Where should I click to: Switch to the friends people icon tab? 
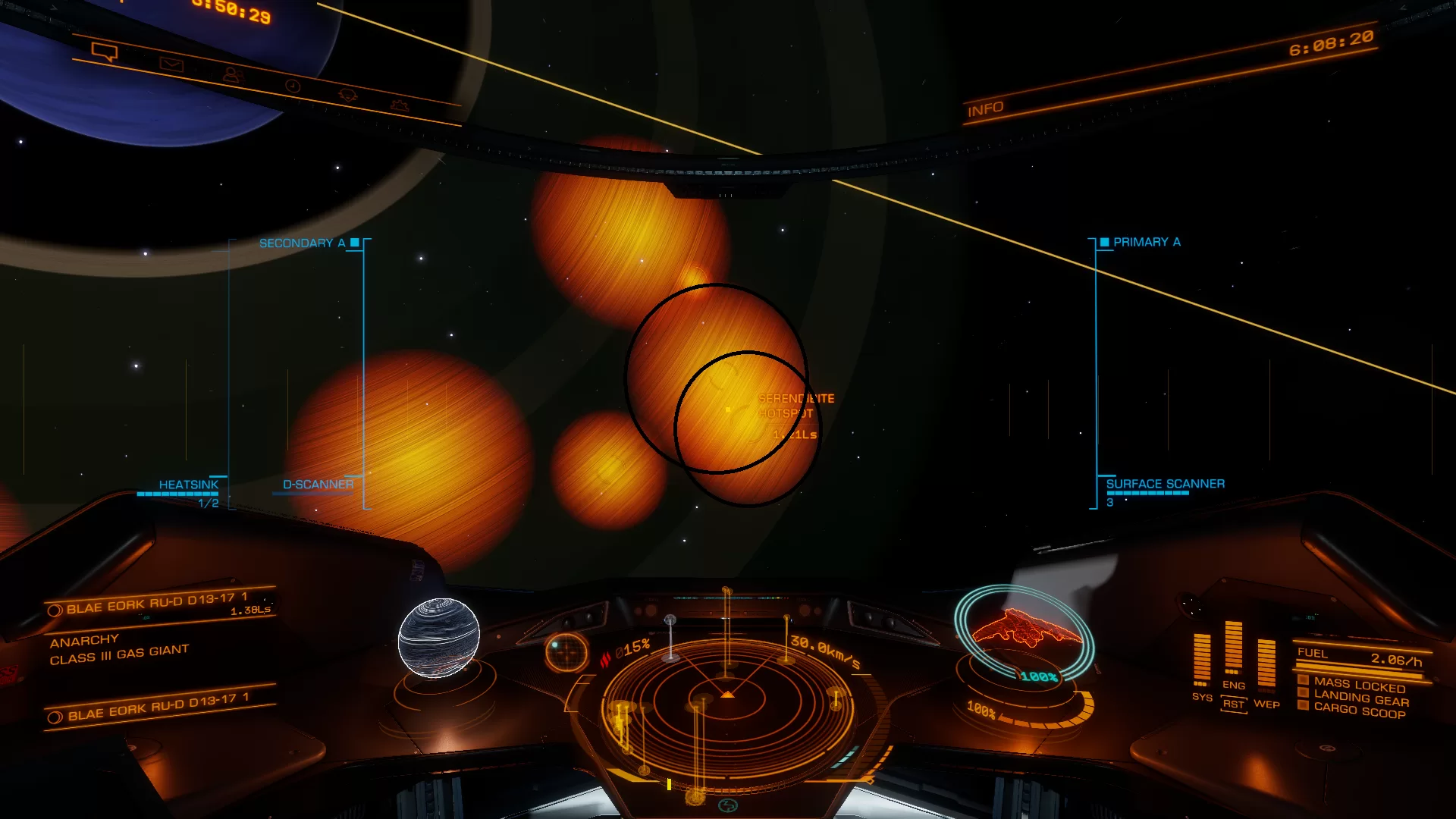coord(231,74)
